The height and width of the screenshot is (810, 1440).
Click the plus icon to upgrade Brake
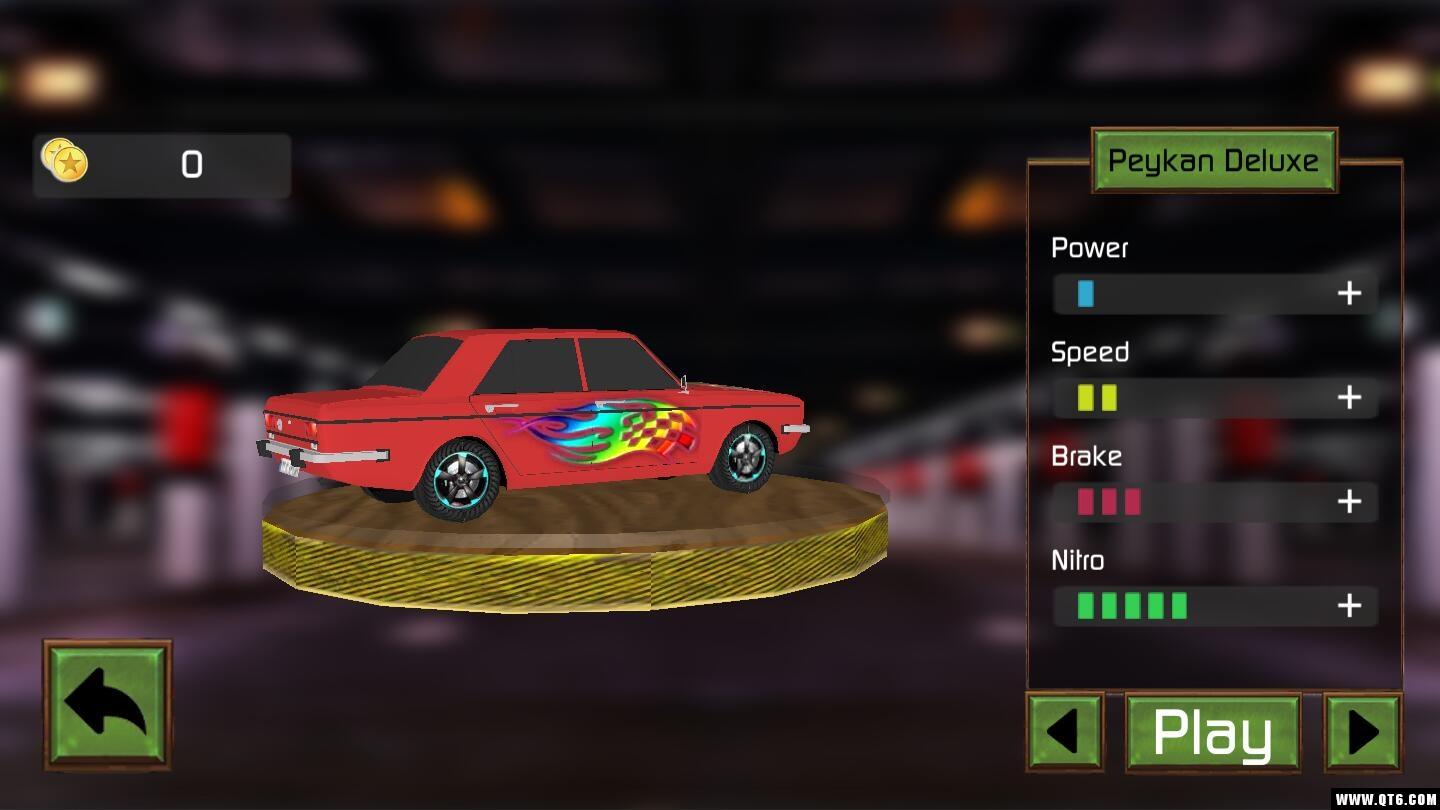[1349, 502]
